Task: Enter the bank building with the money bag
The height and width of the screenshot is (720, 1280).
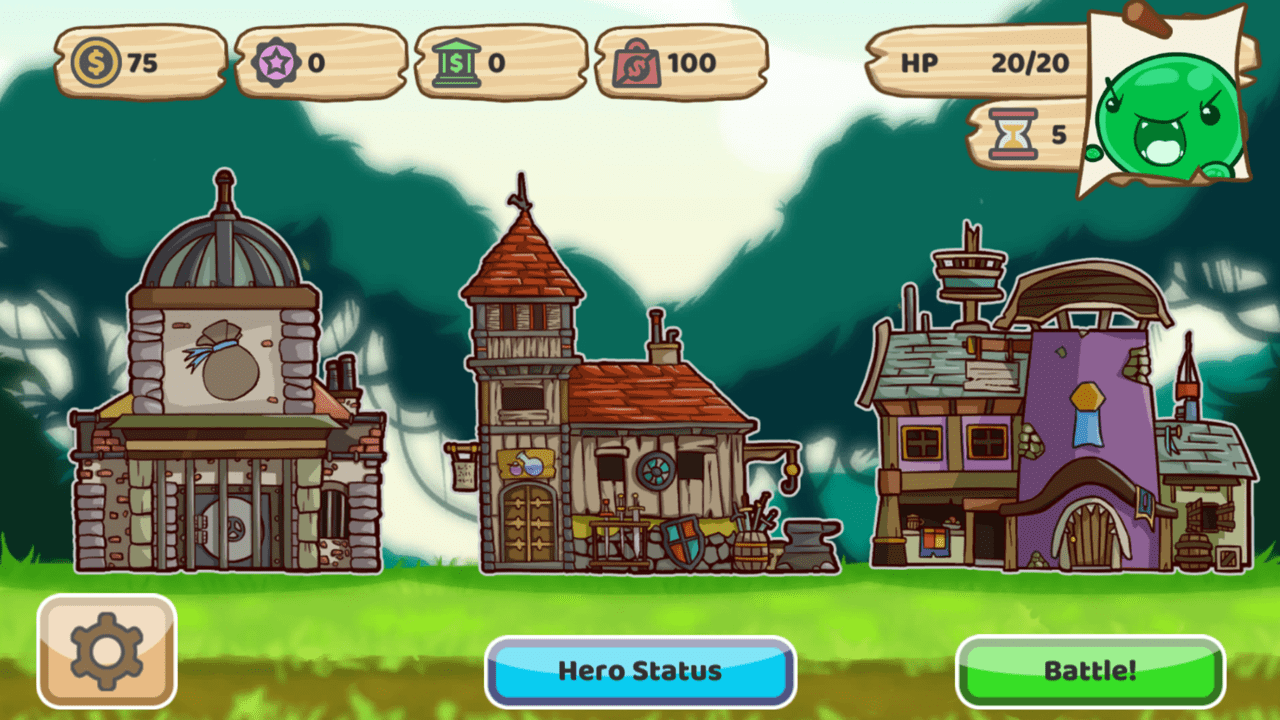Action: 226,400
